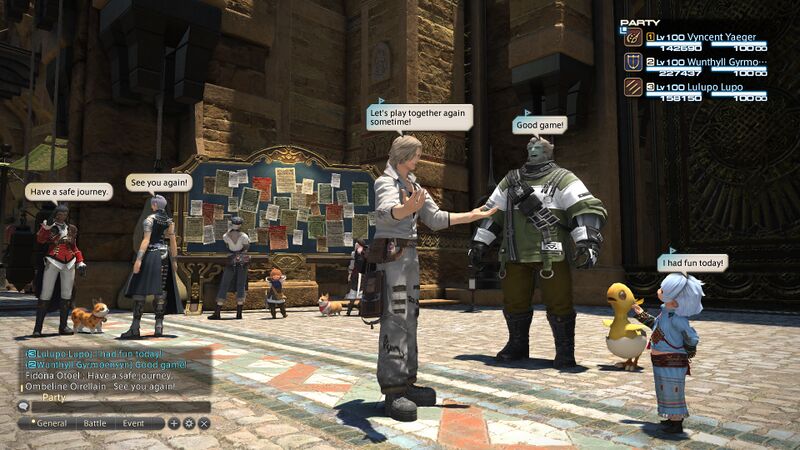The image size is (800, 450).
Task: Open the speech bubble chat mode selector
Action: (x=23, y=407)
